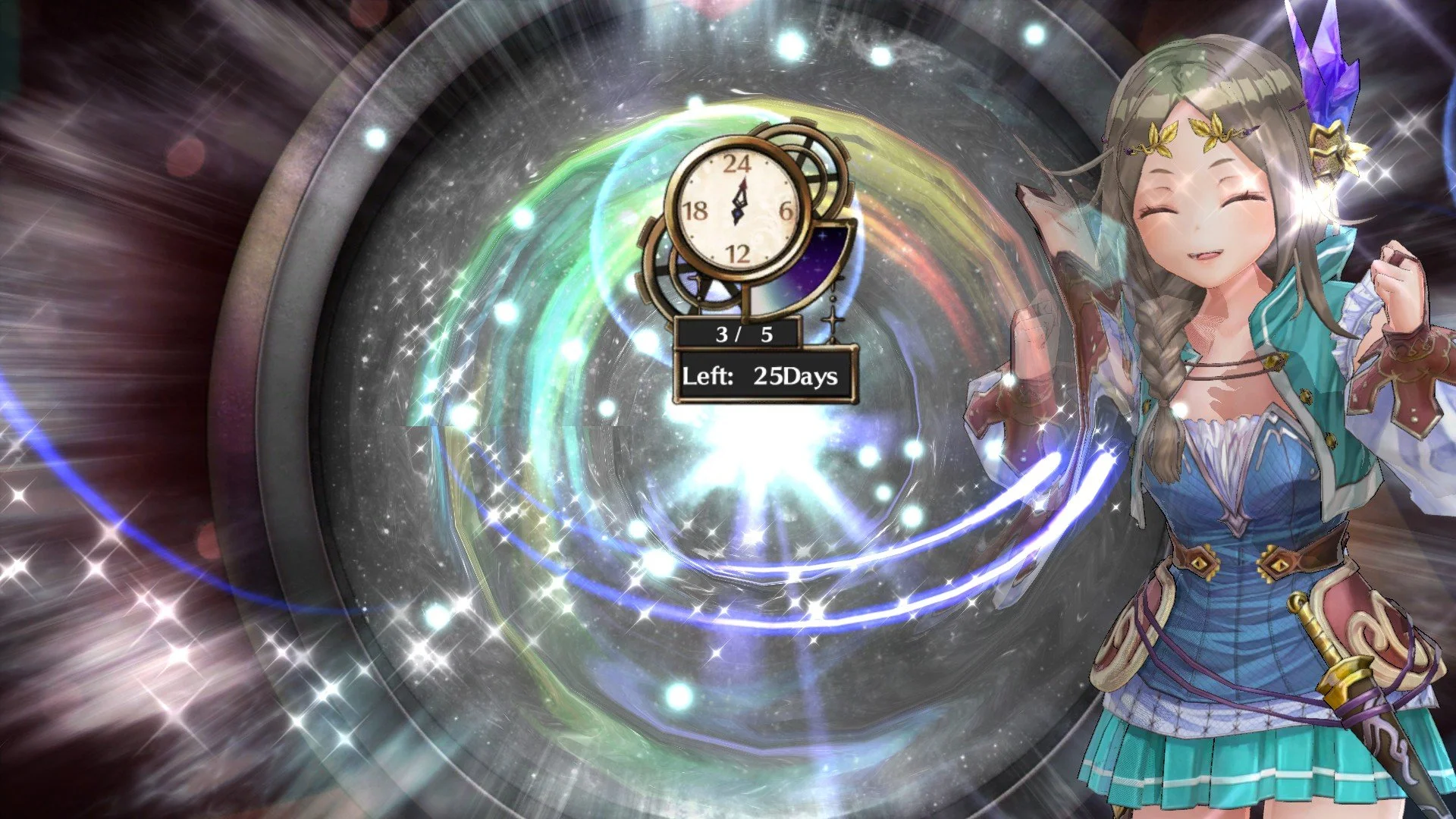Select the 6 marker on the clock
The height and width of the screenshot is (819, 1456).
point(785,212)
